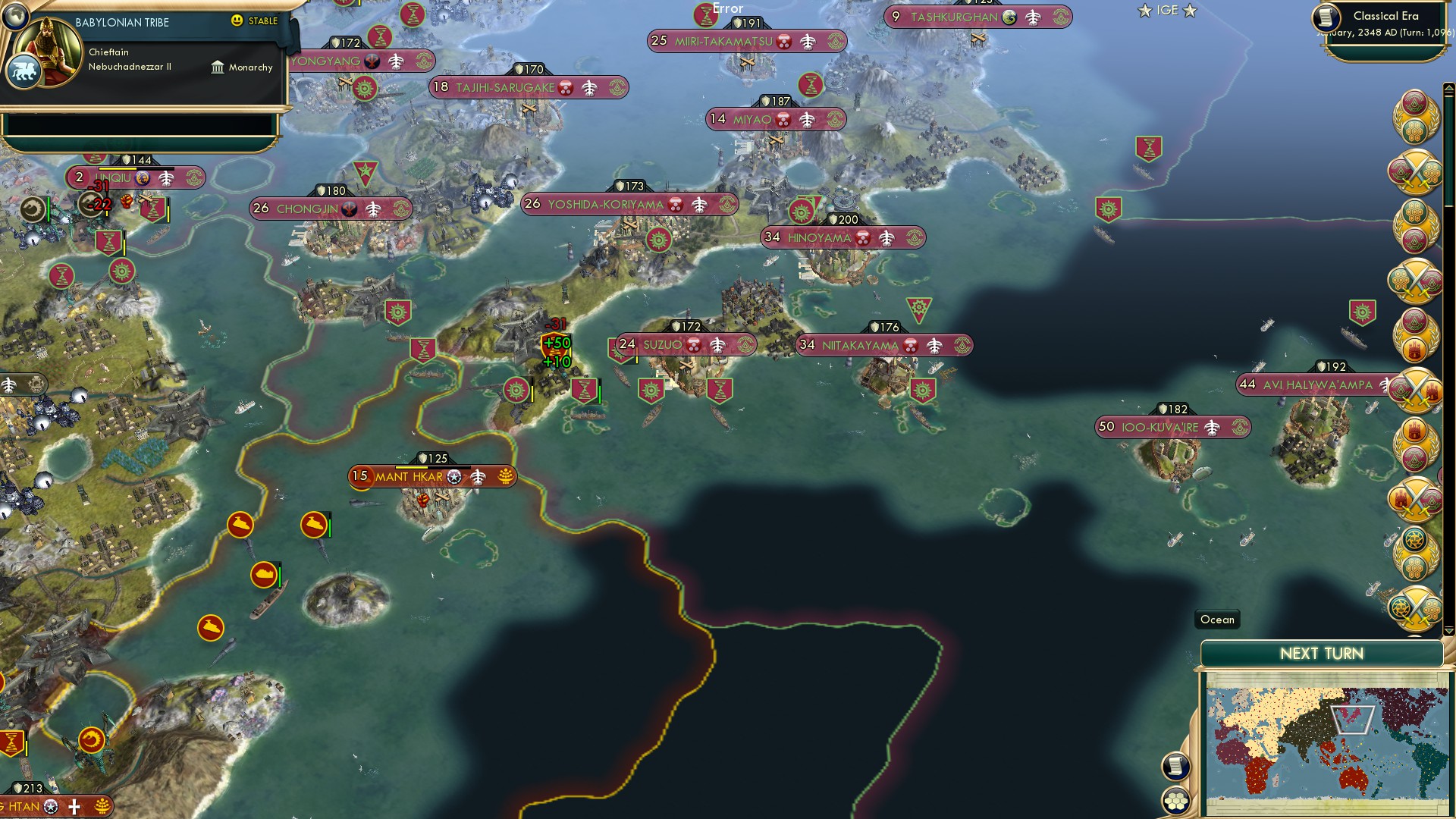1456x819 pixels.
Task: Open the IGE menu label at top
Action: (x=1166, y=10)
